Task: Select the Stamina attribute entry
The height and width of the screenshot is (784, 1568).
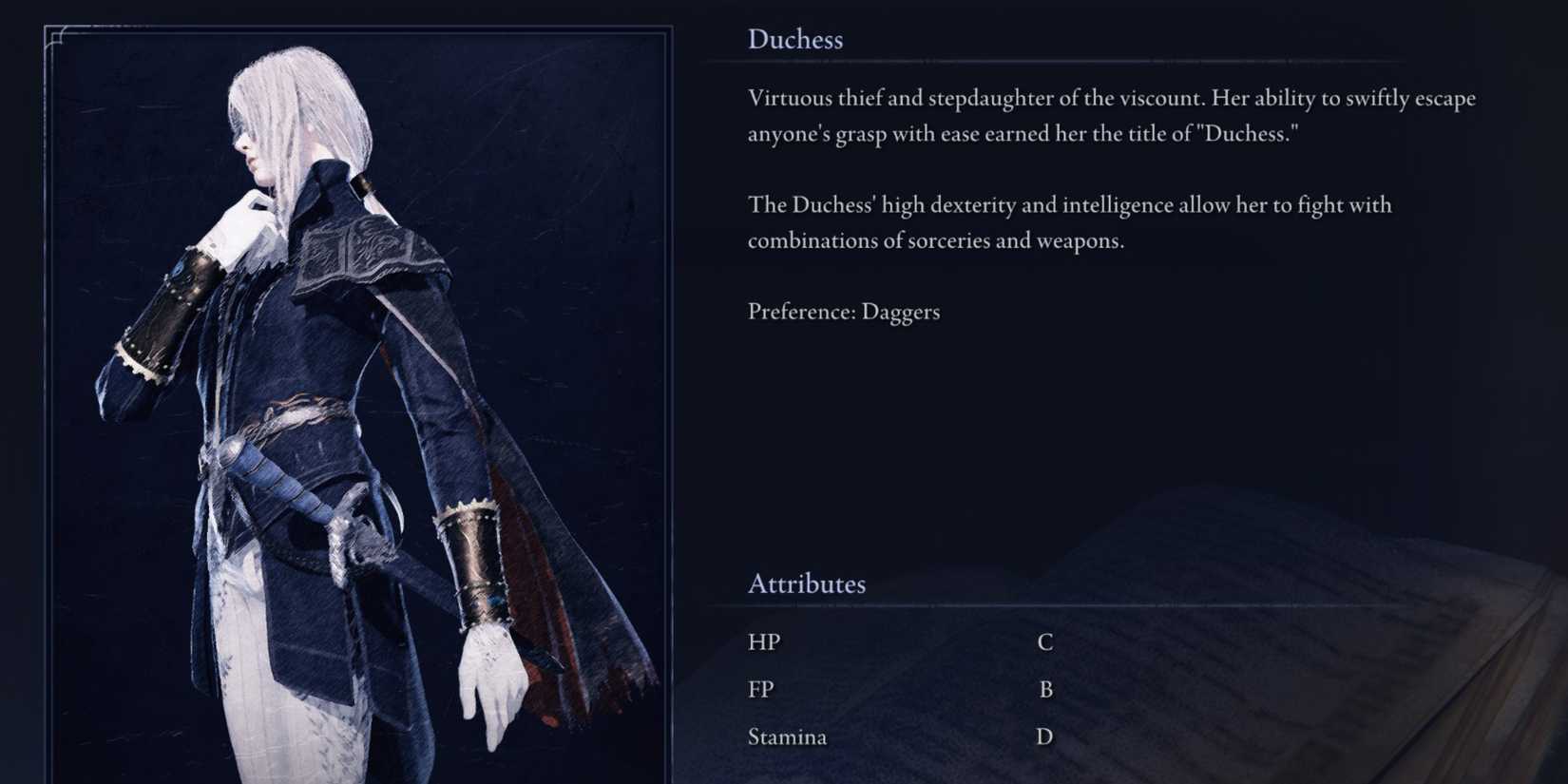Action: click(787, 736)
